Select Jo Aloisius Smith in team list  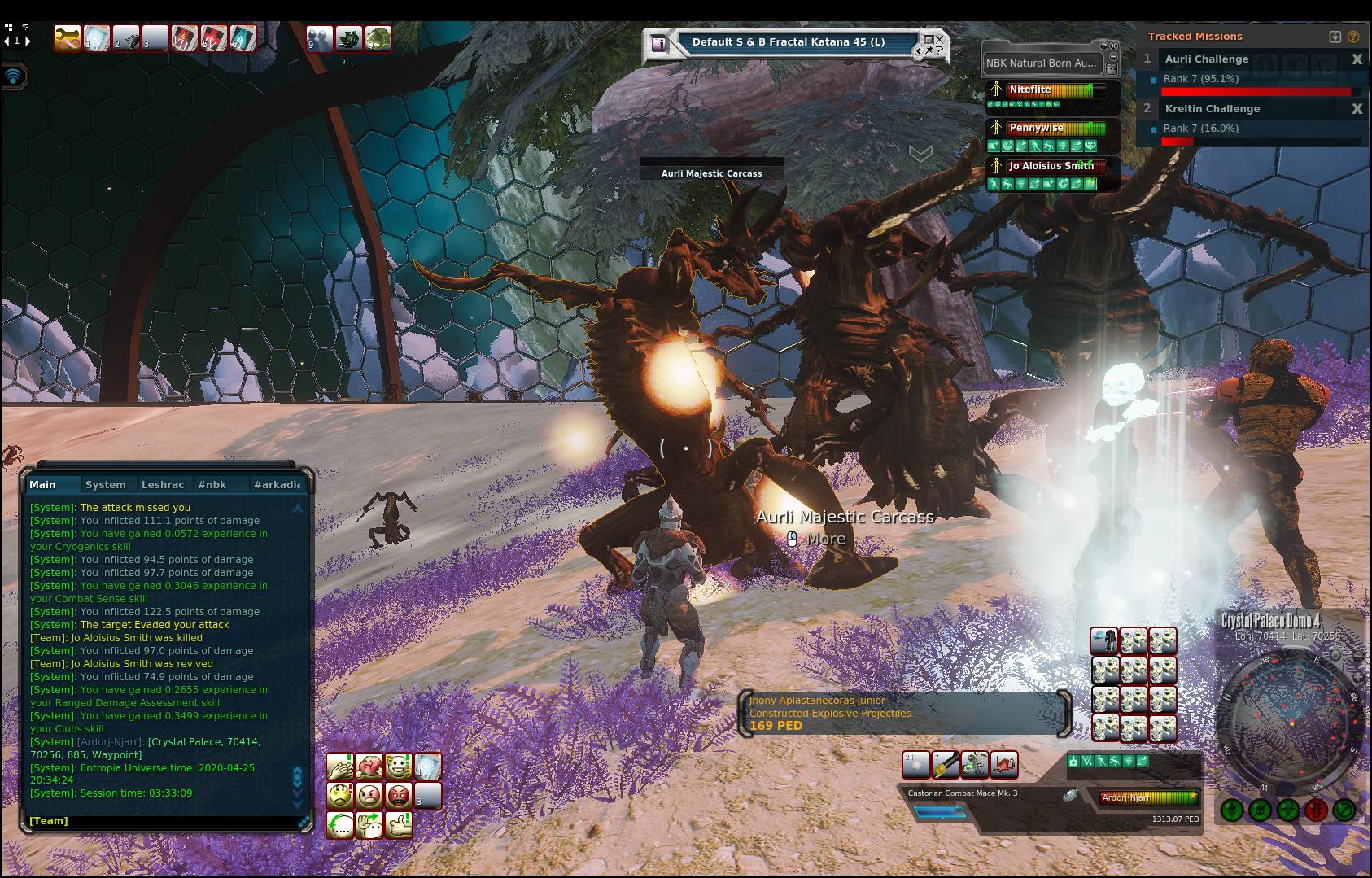(1051, 166)
